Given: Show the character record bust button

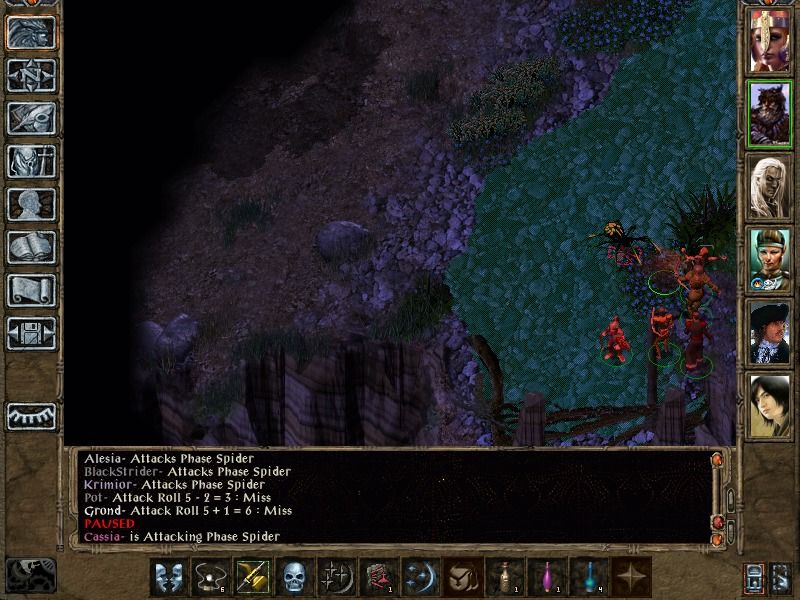Looking at the screenshot, I should 31,204.
